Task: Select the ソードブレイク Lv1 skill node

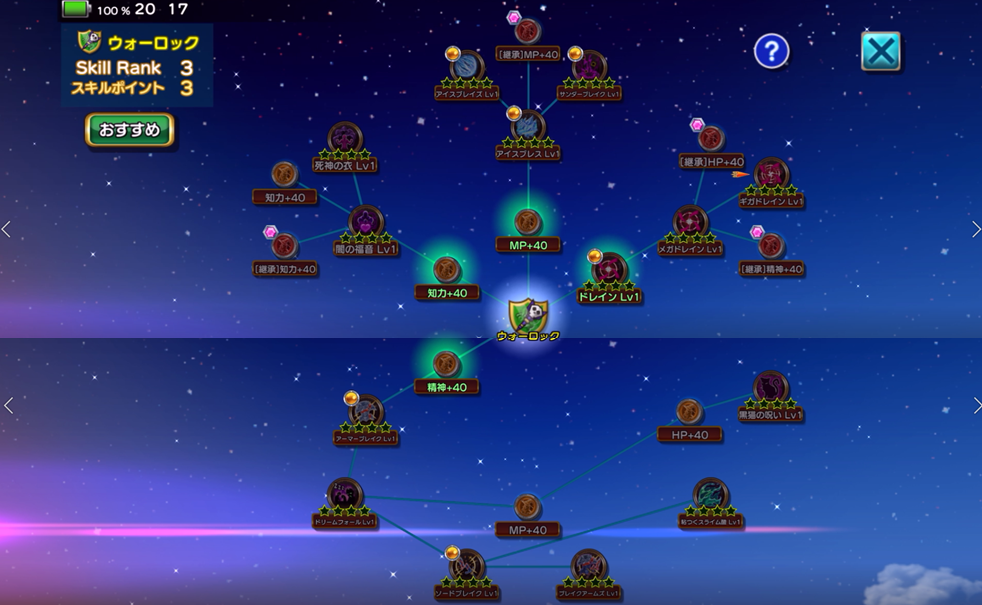Action: [467, 566]
